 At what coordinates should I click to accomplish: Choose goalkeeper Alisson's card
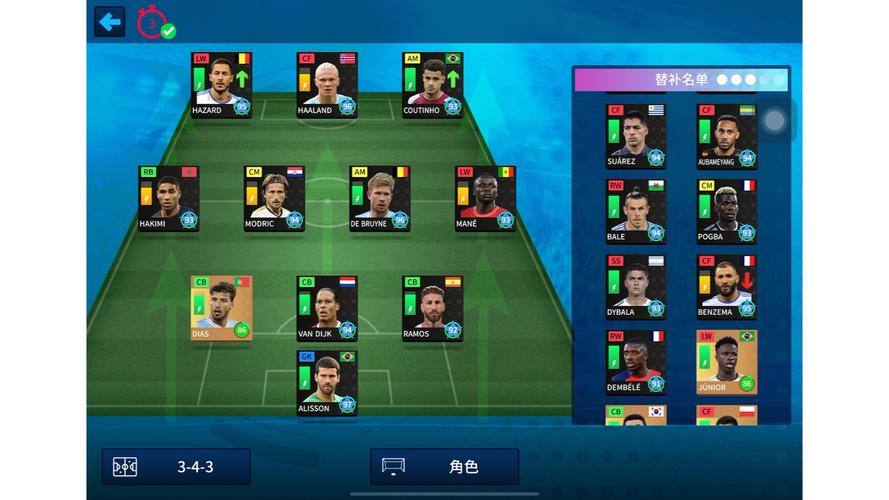click(327, 382)
